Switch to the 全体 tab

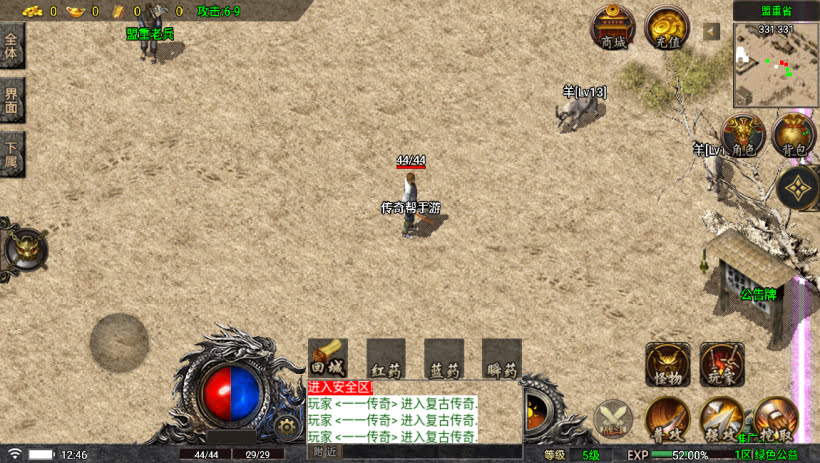coord(11,46)
